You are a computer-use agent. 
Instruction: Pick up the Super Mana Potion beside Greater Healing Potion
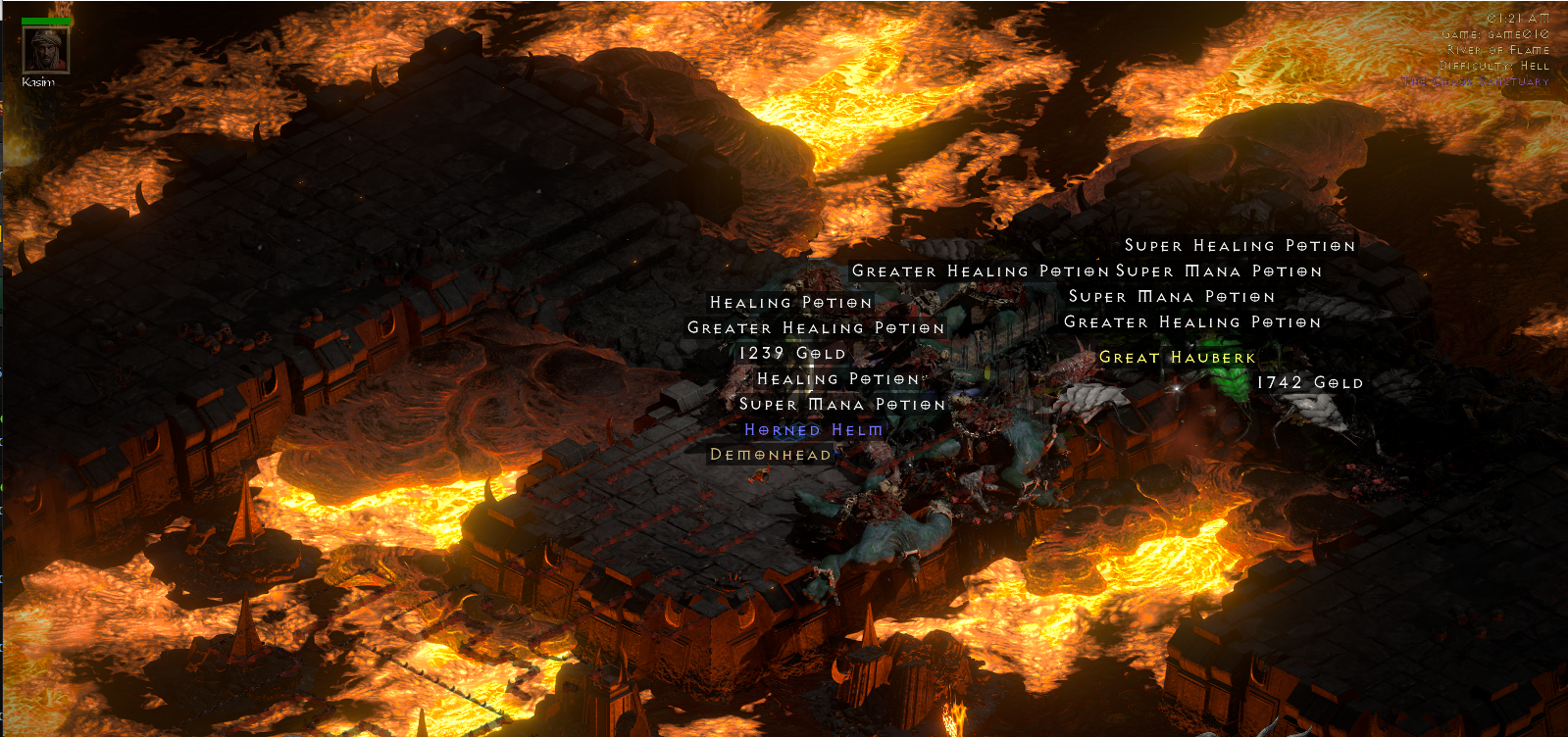point(1216,270)
